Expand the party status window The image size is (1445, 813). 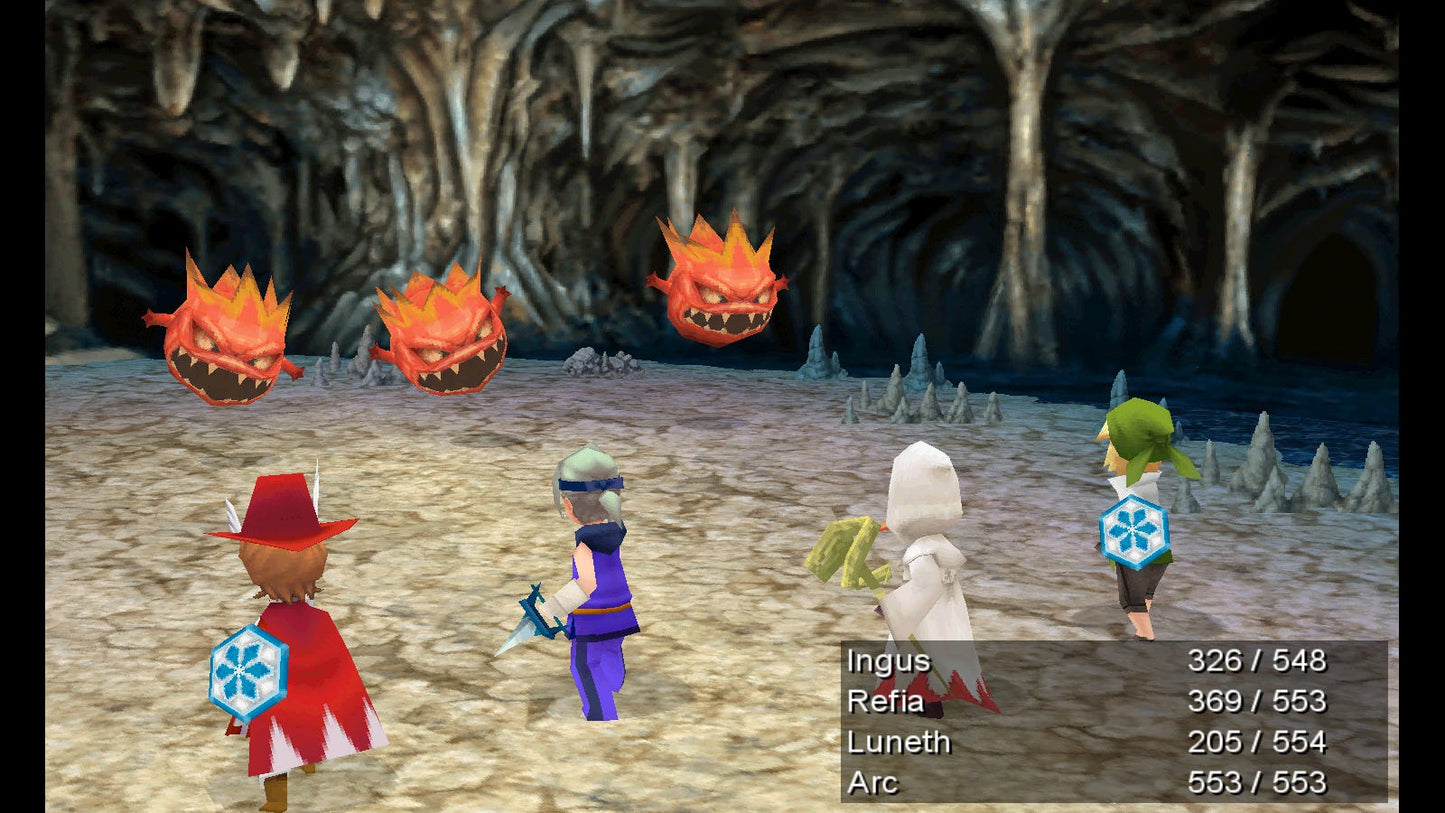(1100, 720)
